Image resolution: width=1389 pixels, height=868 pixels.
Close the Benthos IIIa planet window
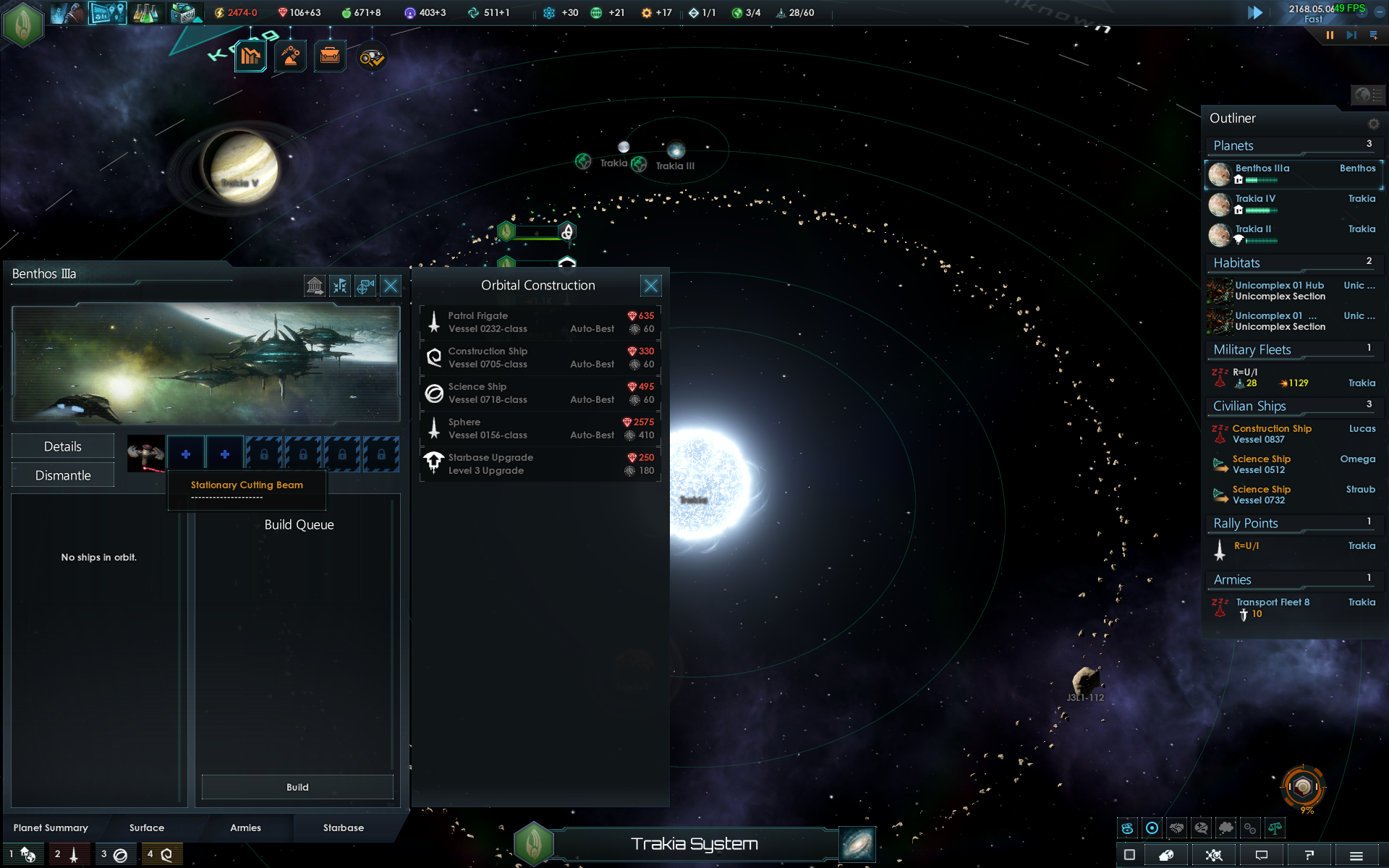click(391, 286)
